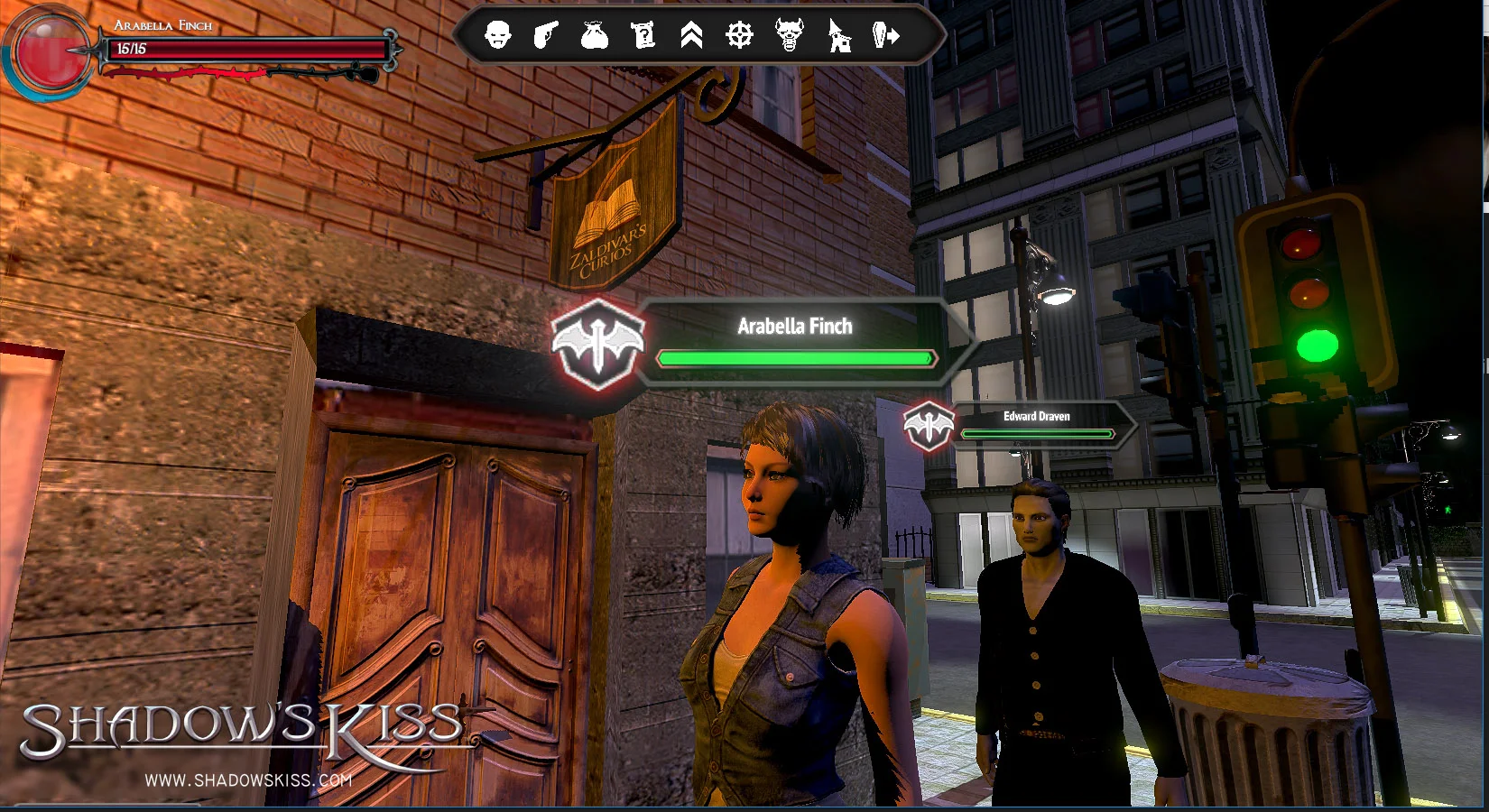The height and width of the screenshot is (812, 1489).
Task: Click the pistol weapons icon
Action: (546, 35)
